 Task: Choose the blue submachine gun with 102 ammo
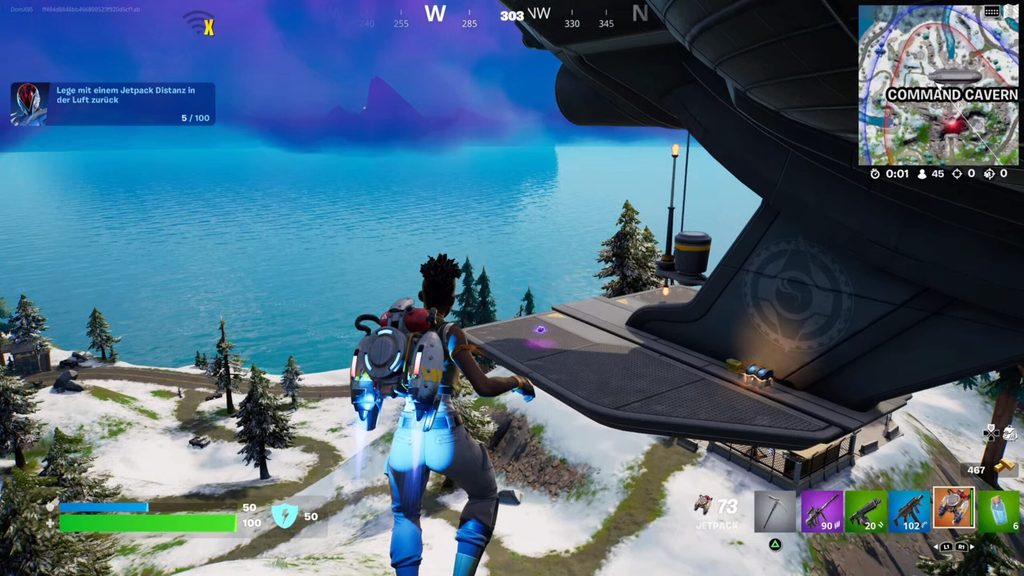[x=909, y=510]
